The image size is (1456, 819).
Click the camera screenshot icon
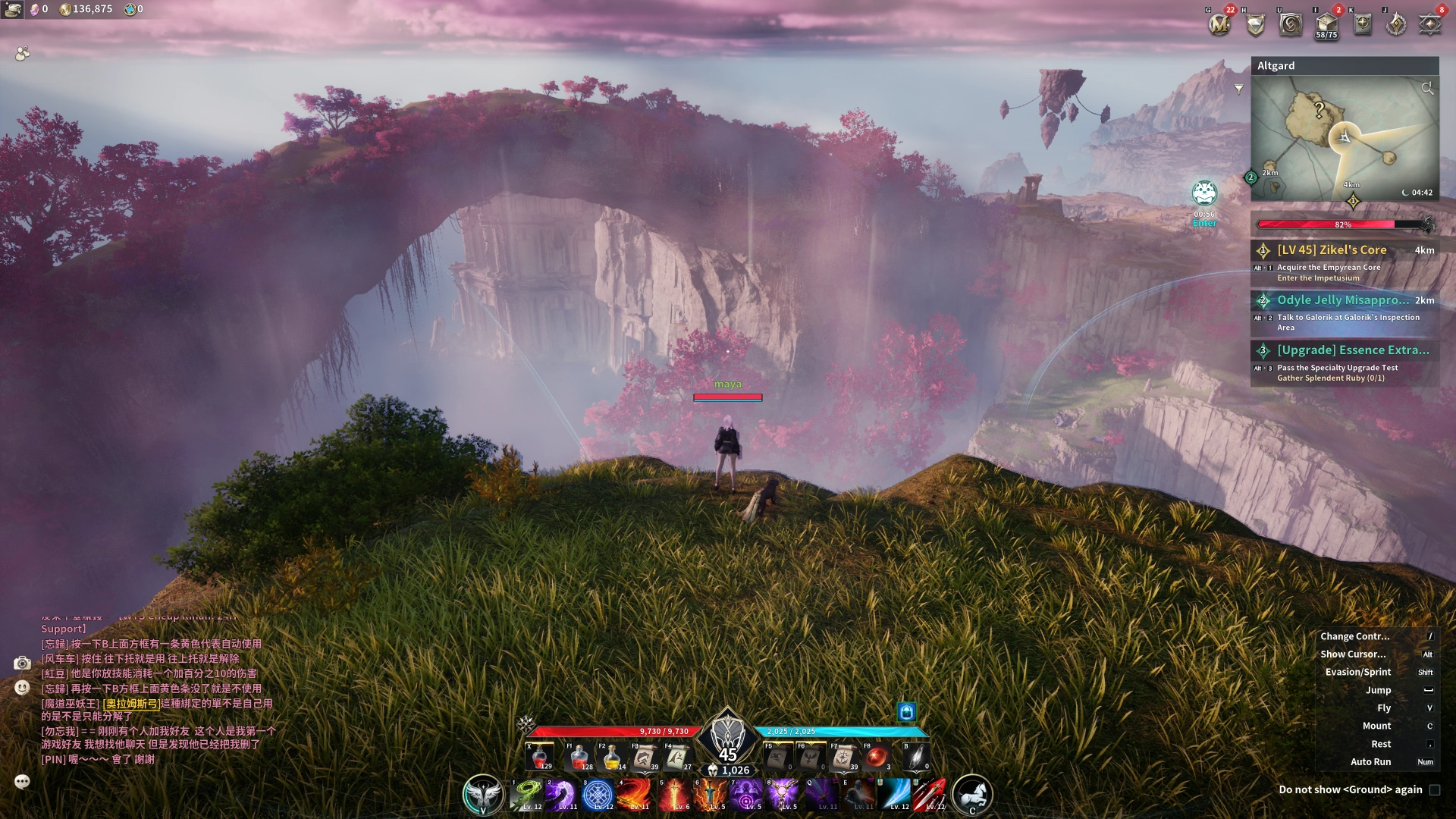click(x=22, y=664)
